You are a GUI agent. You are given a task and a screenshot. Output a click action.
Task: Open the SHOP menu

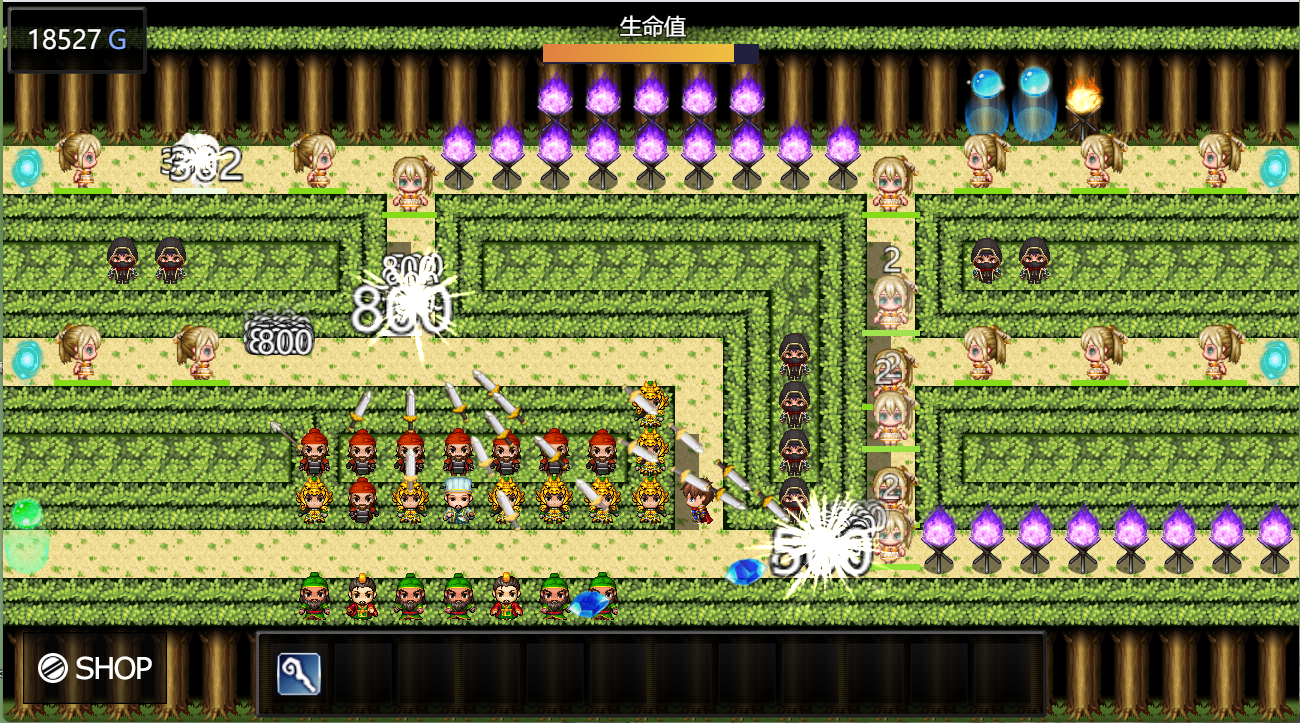tap(95, 668)
